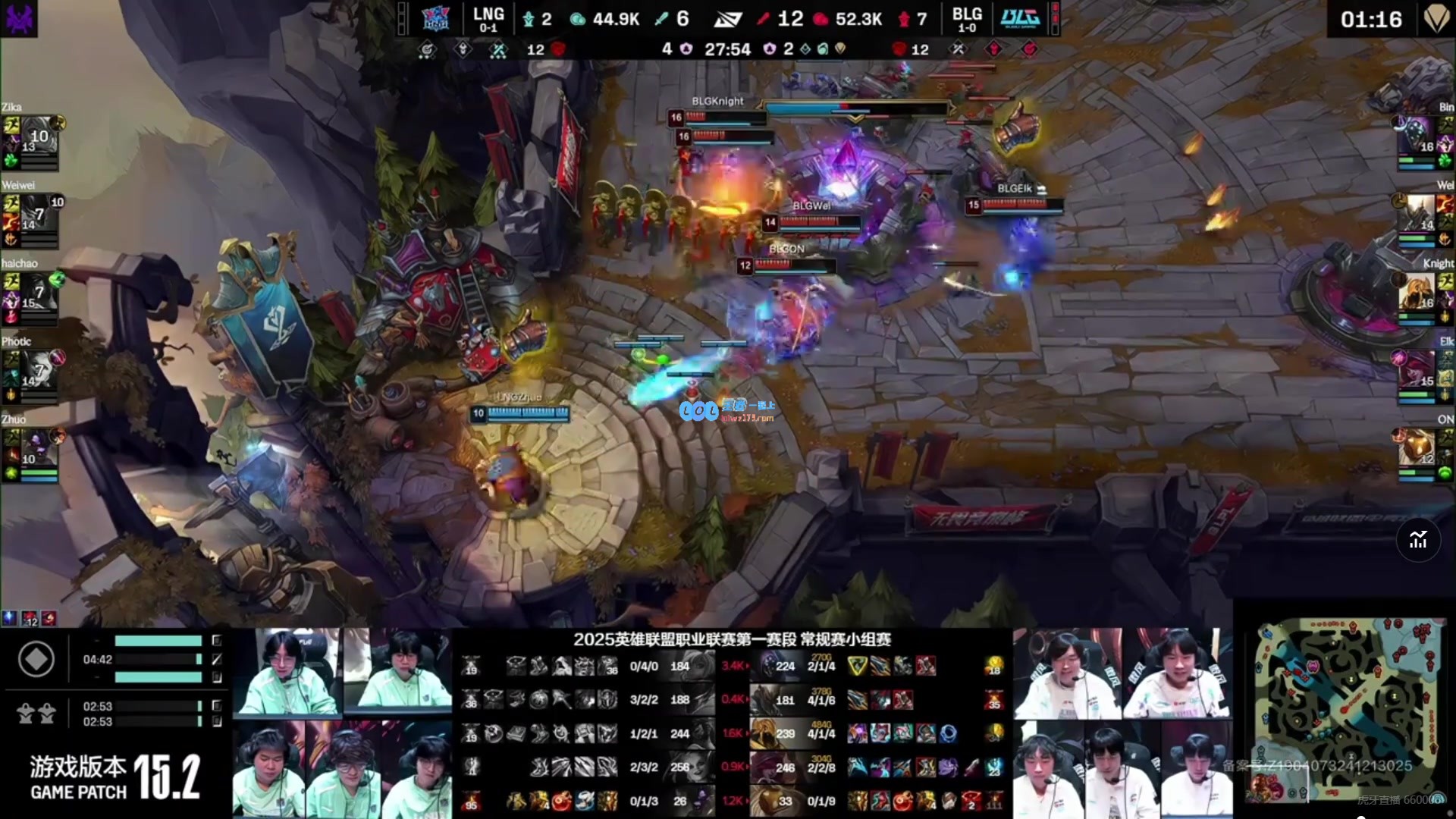Screen dimensions: 1456x819
Task: Click the purple logo in the corner
Action: point(19,18)
